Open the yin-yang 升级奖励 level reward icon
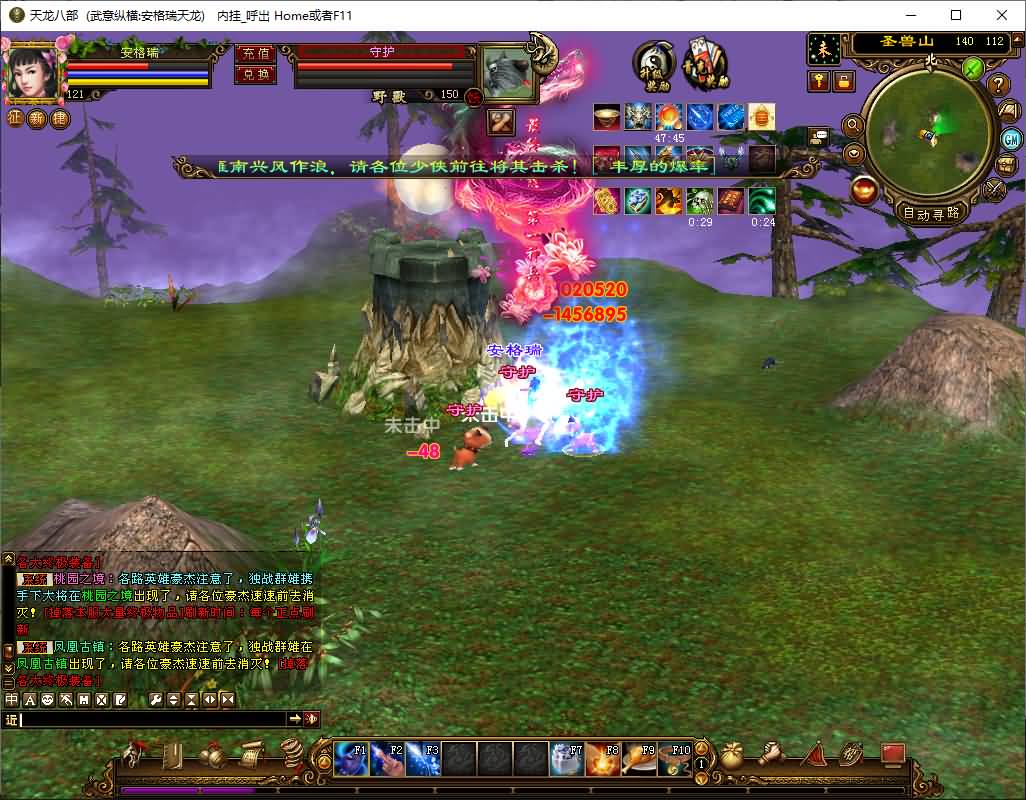The width and height of the screenshot is (1026, 800). tap(653, 64)
